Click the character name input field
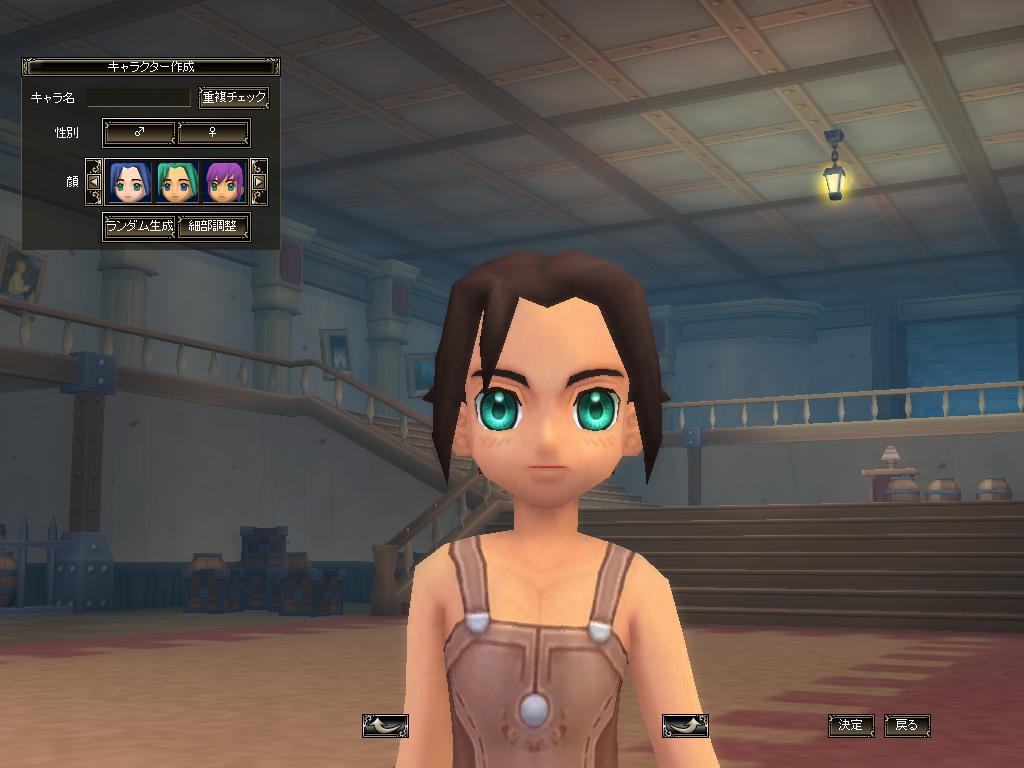The height and width of the screenshot is (768, 1024). tap(138, 98)
